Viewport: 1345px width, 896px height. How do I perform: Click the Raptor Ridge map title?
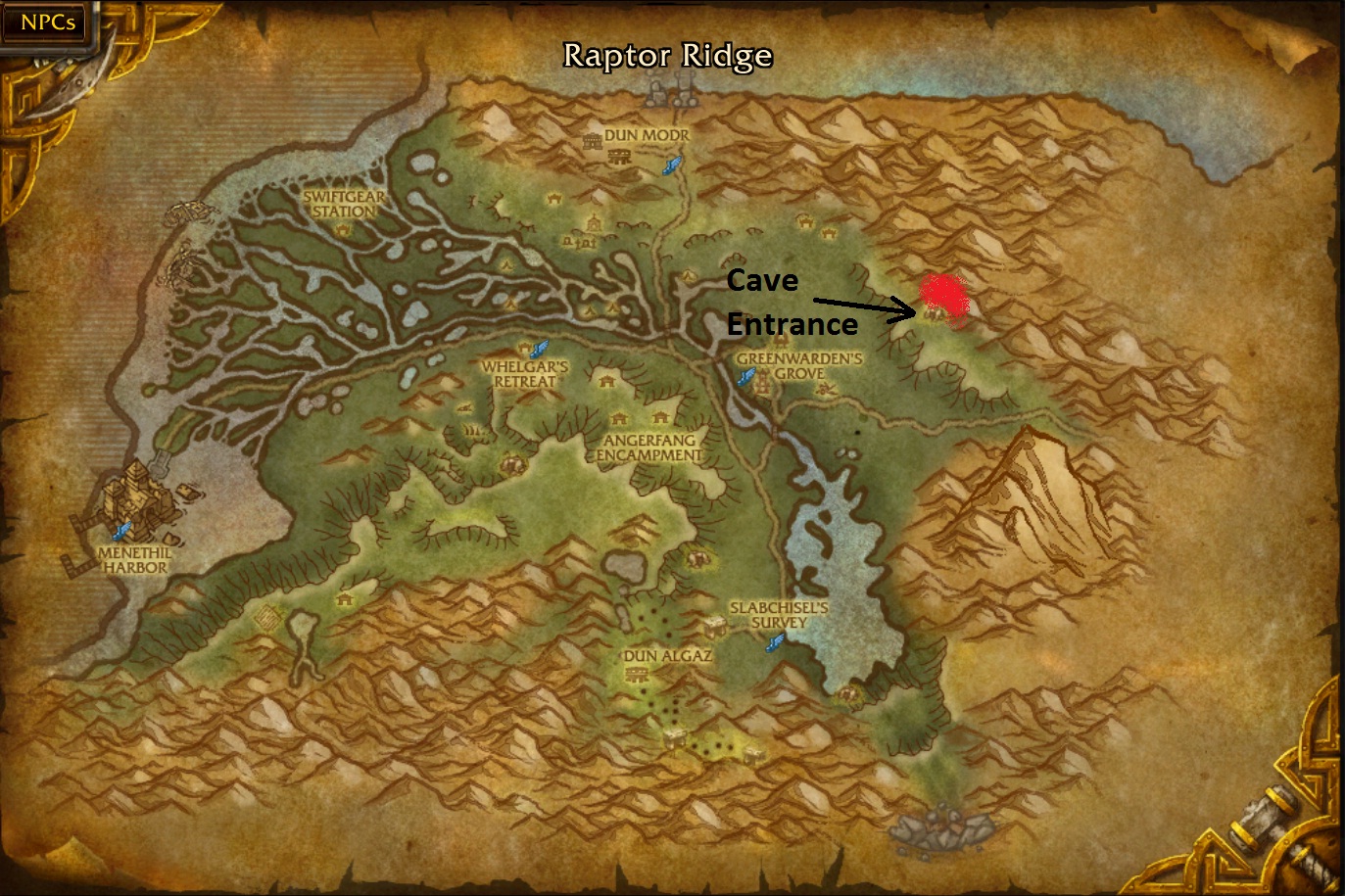pos(666,56)
